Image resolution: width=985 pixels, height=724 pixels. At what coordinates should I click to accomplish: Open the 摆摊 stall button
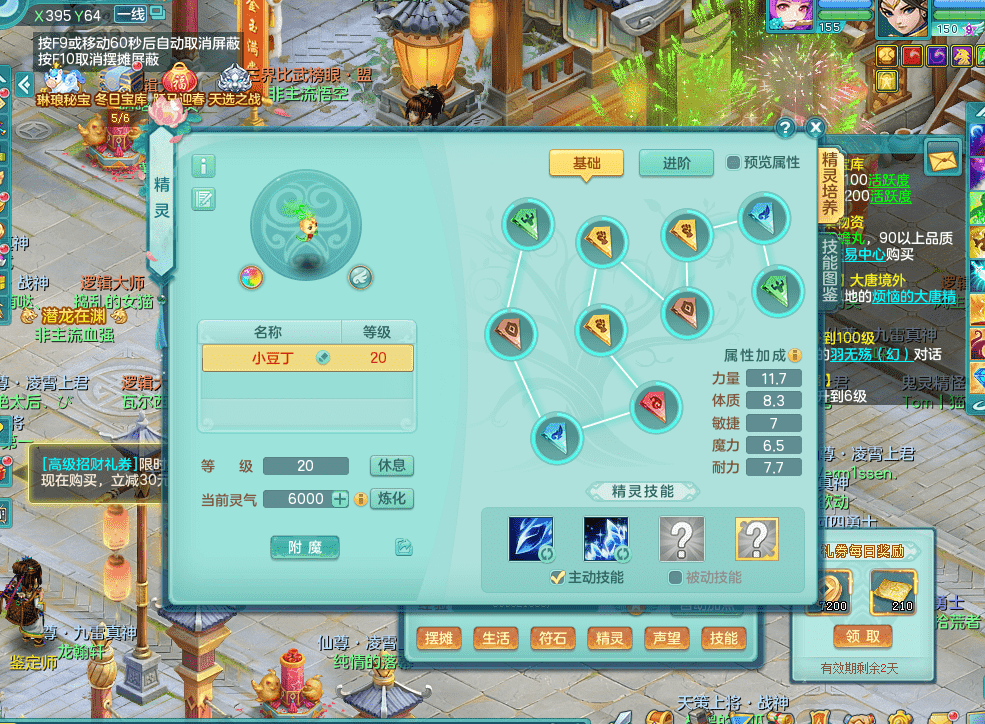439,639
